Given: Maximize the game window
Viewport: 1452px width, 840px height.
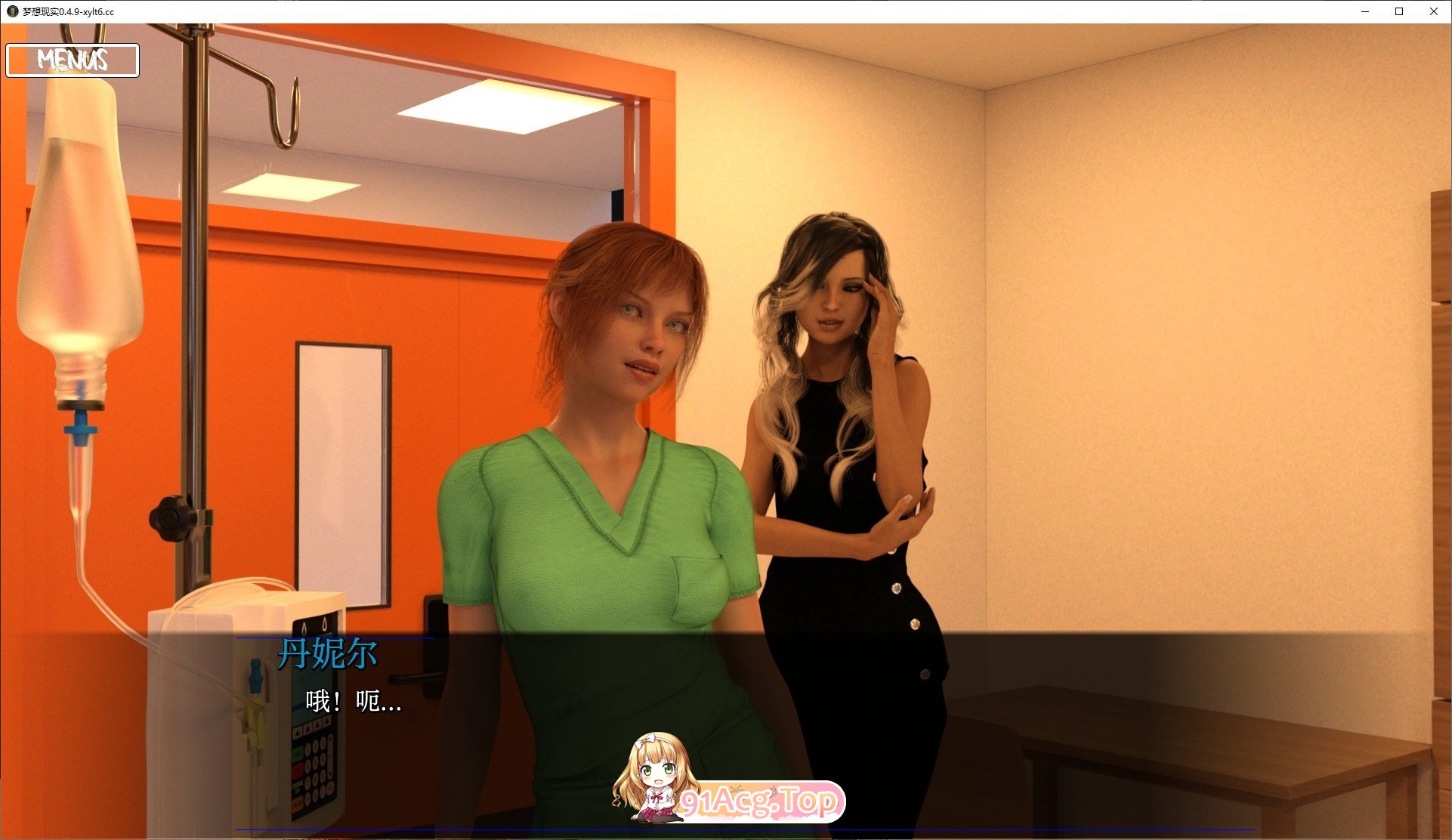Looking at the screenshot, I should click(x=1398, y=11).
